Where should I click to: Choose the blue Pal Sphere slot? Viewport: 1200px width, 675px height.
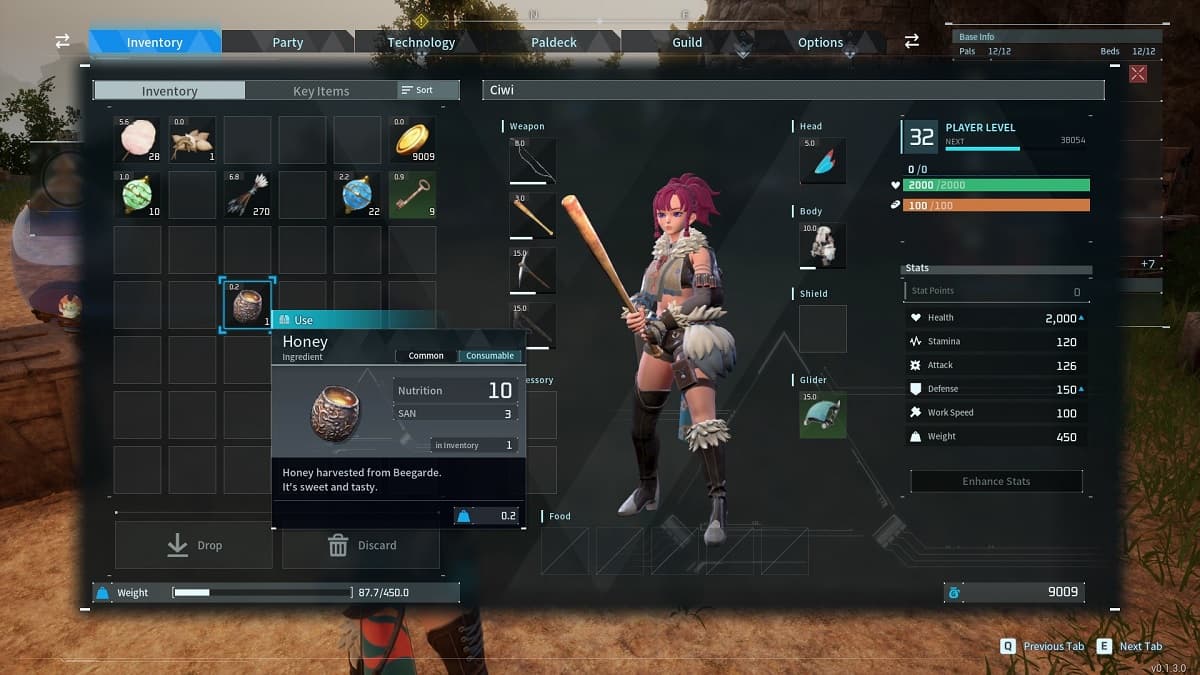(x=357, y=195)
